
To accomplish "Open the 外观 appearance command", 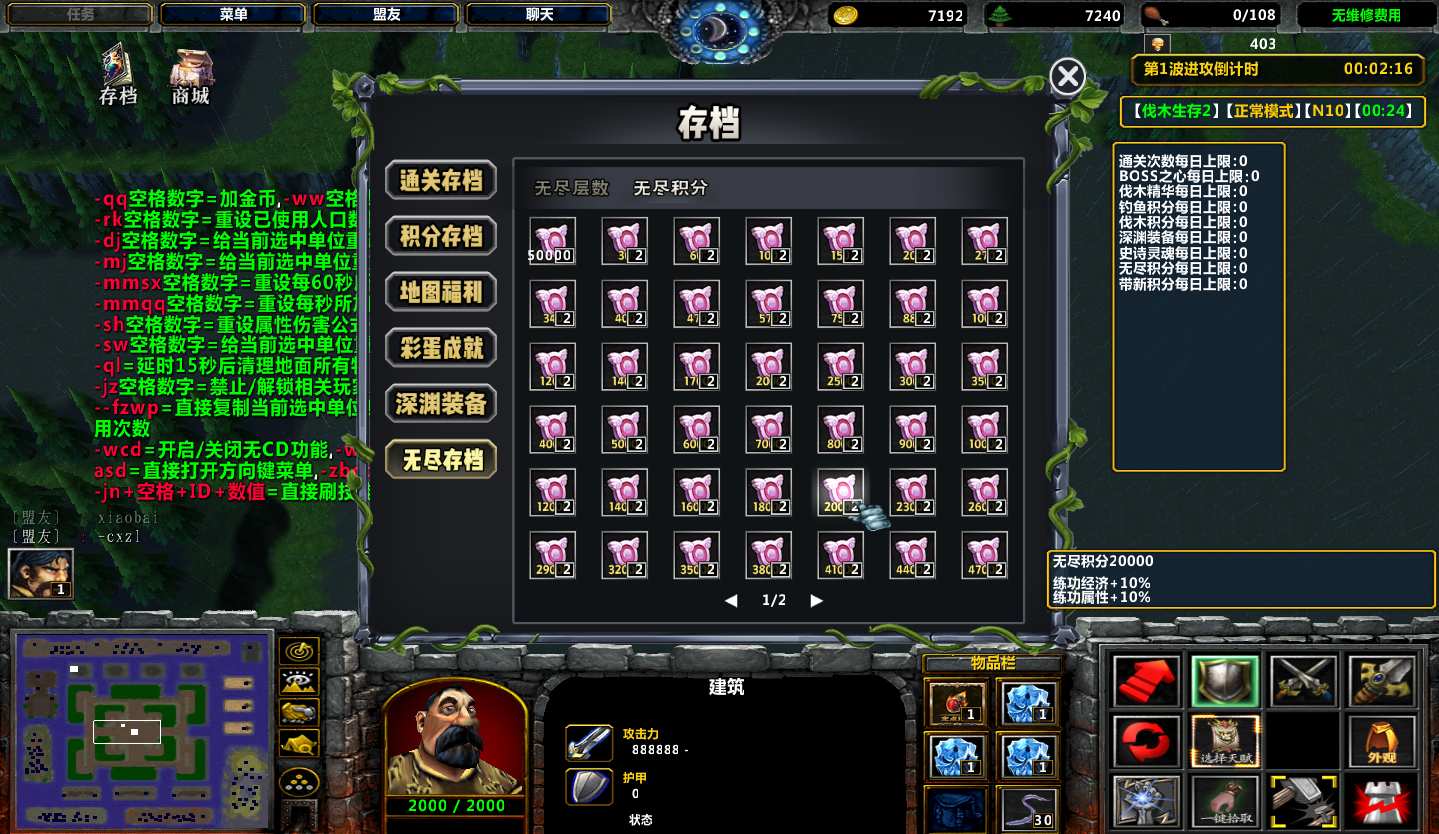I will coord(1383,741).
